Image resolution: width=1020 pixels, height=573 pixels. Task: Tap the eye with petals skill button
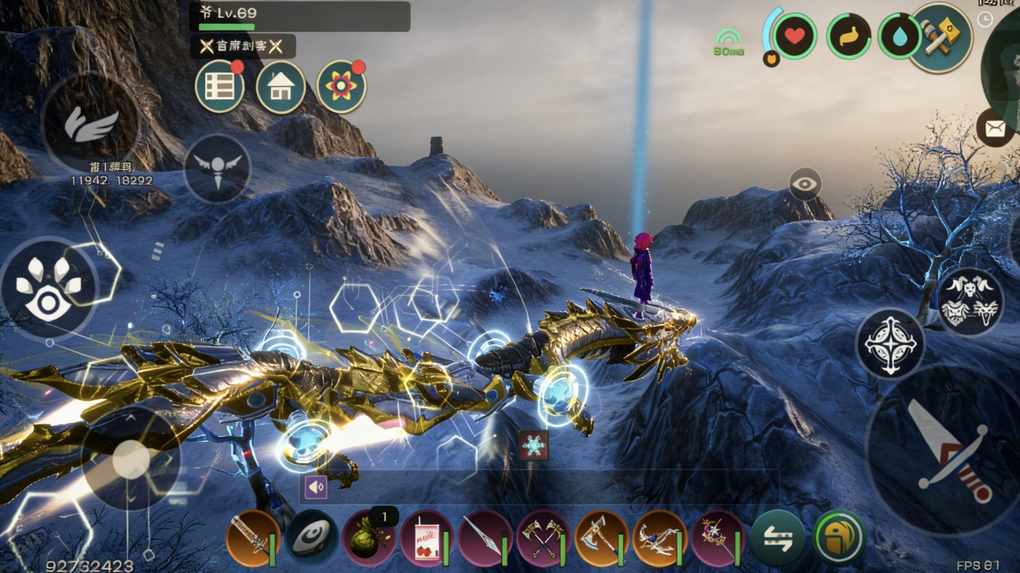click(x=48, y=287)
